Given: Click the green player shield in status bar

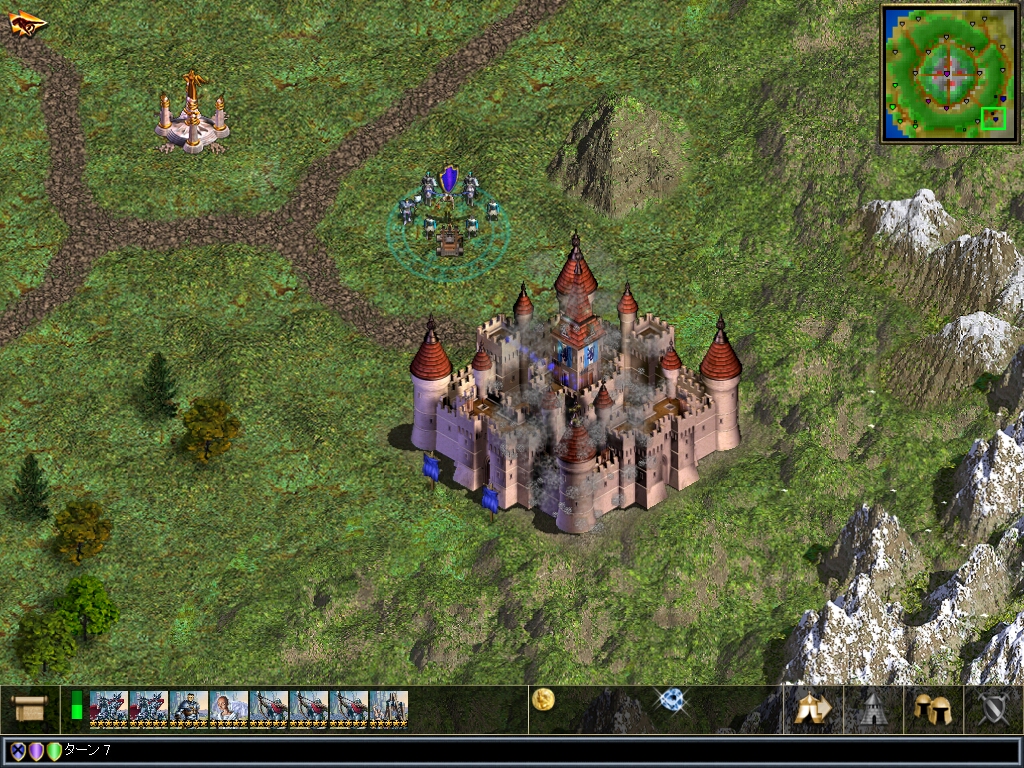Looking at the screenshot, I should click(54, 751).
